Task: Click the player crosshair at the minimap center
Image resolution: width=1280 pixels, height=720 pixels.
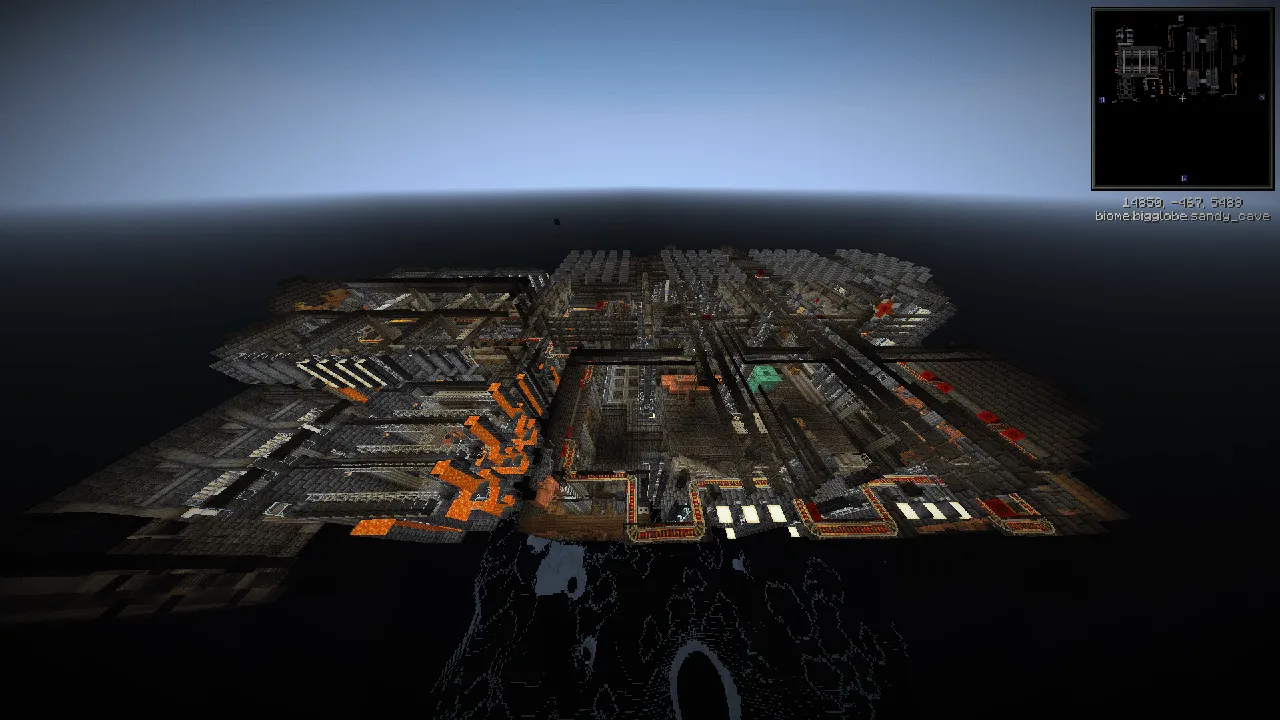Action: coord(1183,98)
